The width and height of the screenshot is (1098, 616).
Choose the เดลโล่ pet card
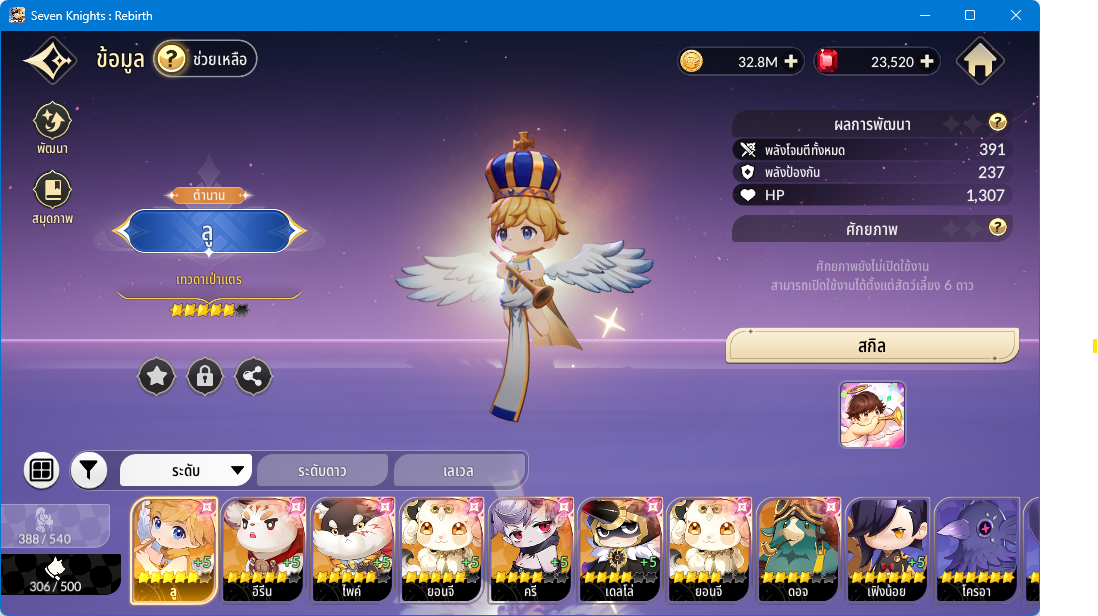point(619,550)
